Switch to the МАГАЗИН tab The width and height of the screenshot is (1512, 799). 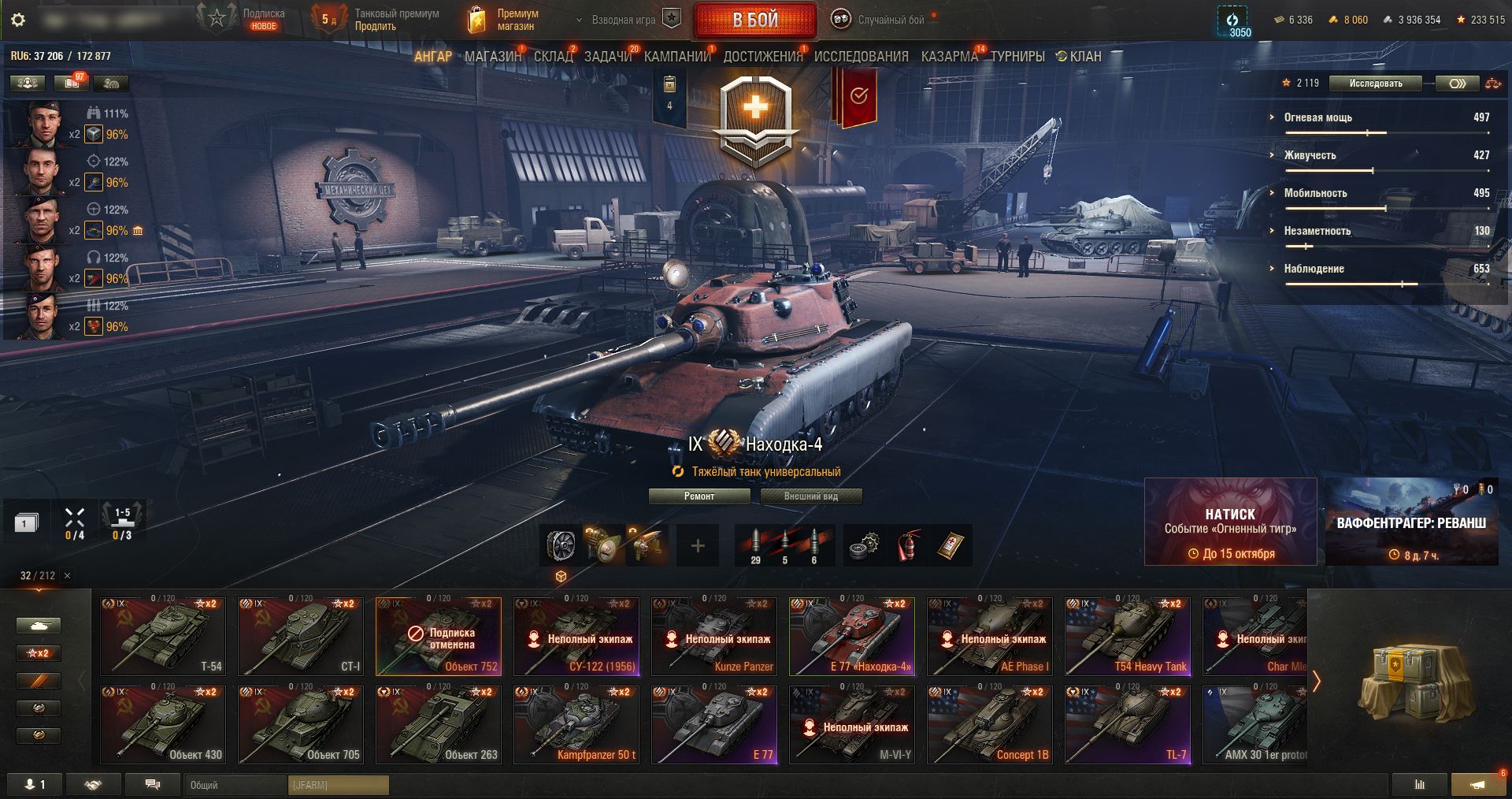click(x=493, y=57)
